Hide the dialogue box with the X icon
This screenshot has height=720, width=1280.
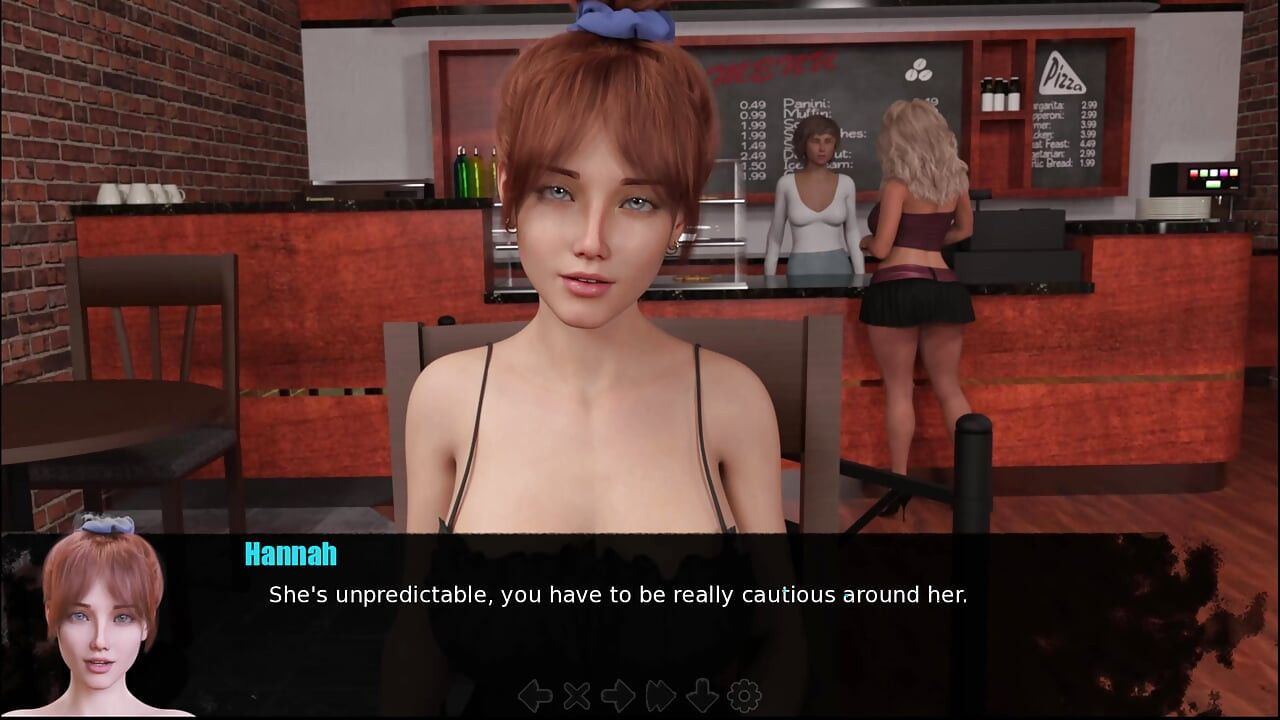coord(577,695)
